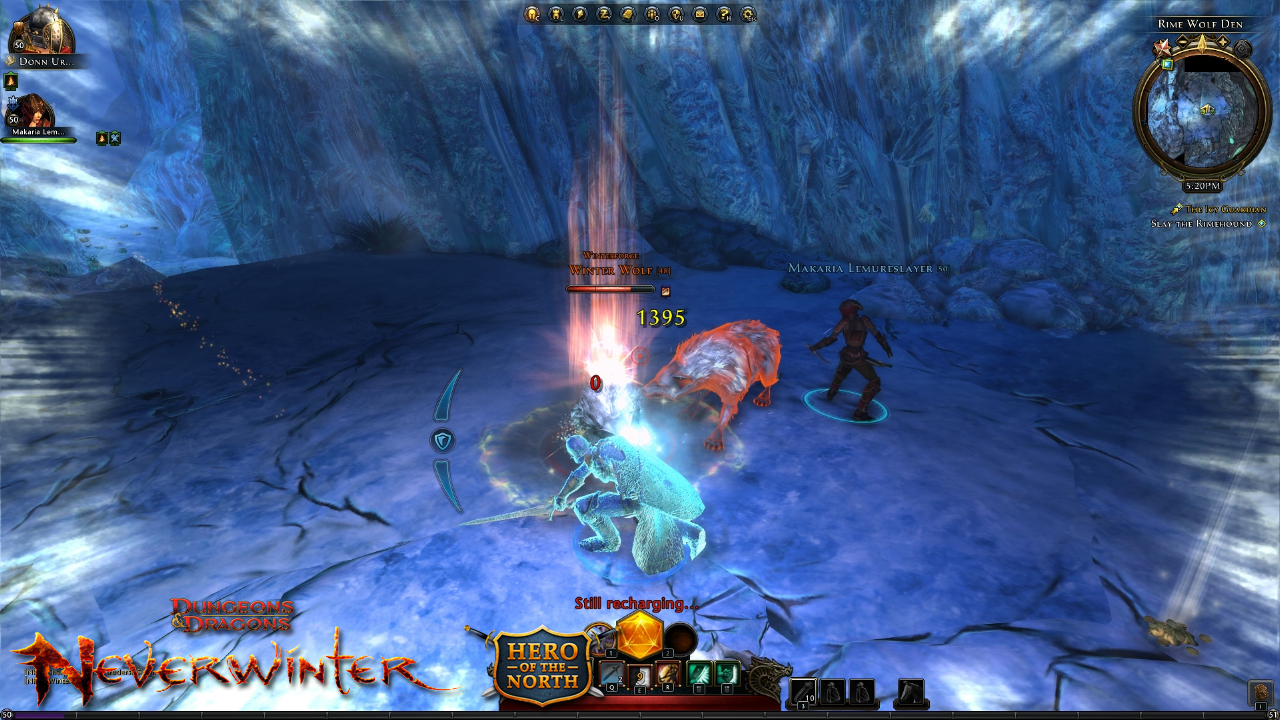This screenshot has height=720, width=1280.
Task: Click the campfire buff icon under Donn
Action: (10, 80)
